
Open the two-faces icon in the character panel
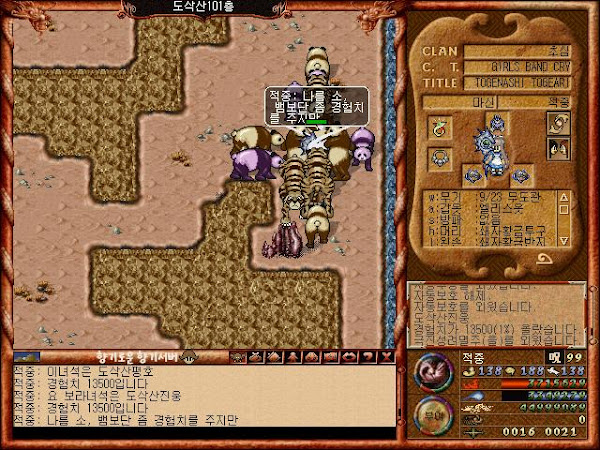(558, 149)
